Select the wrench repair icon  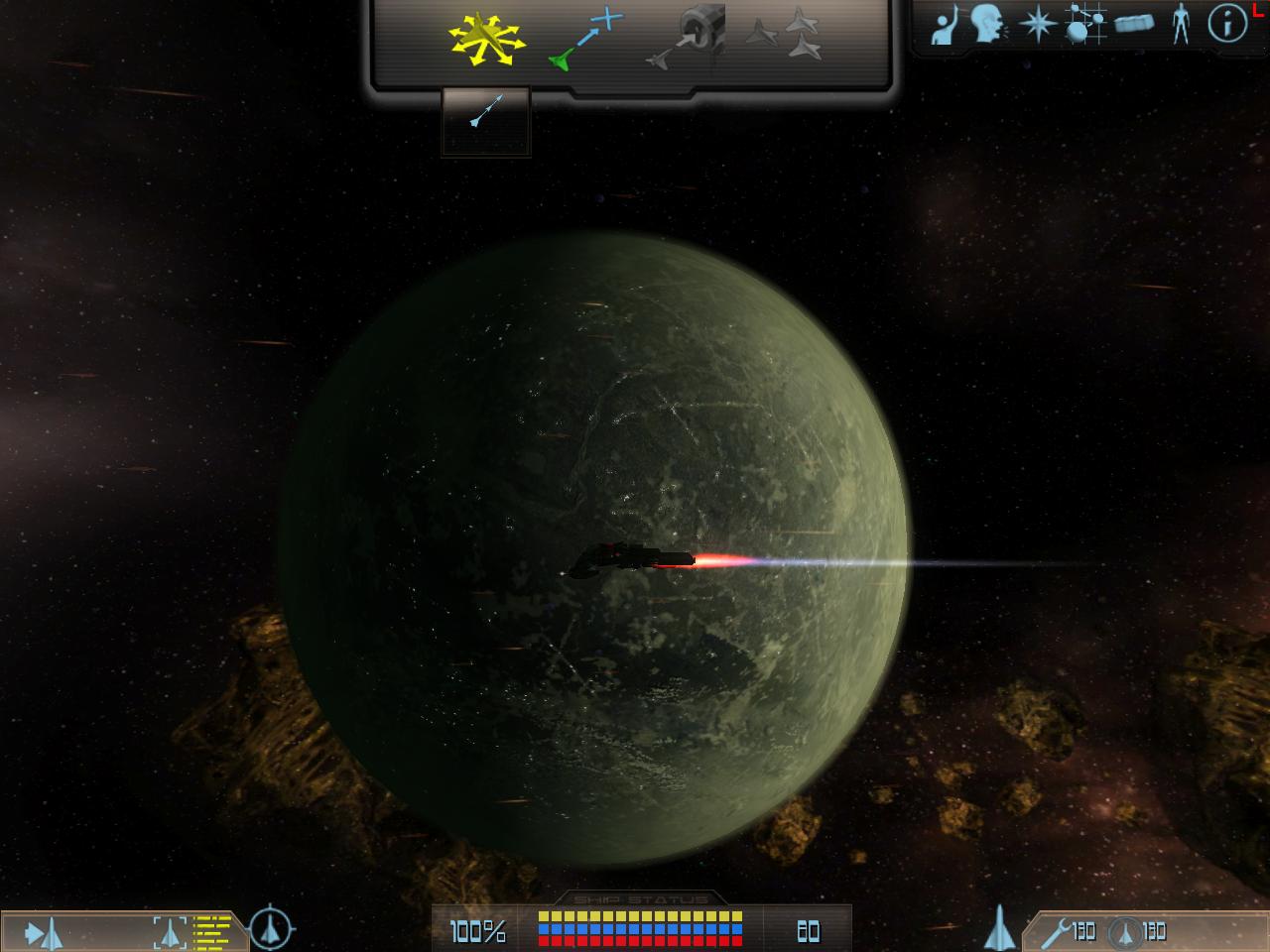1056,932
